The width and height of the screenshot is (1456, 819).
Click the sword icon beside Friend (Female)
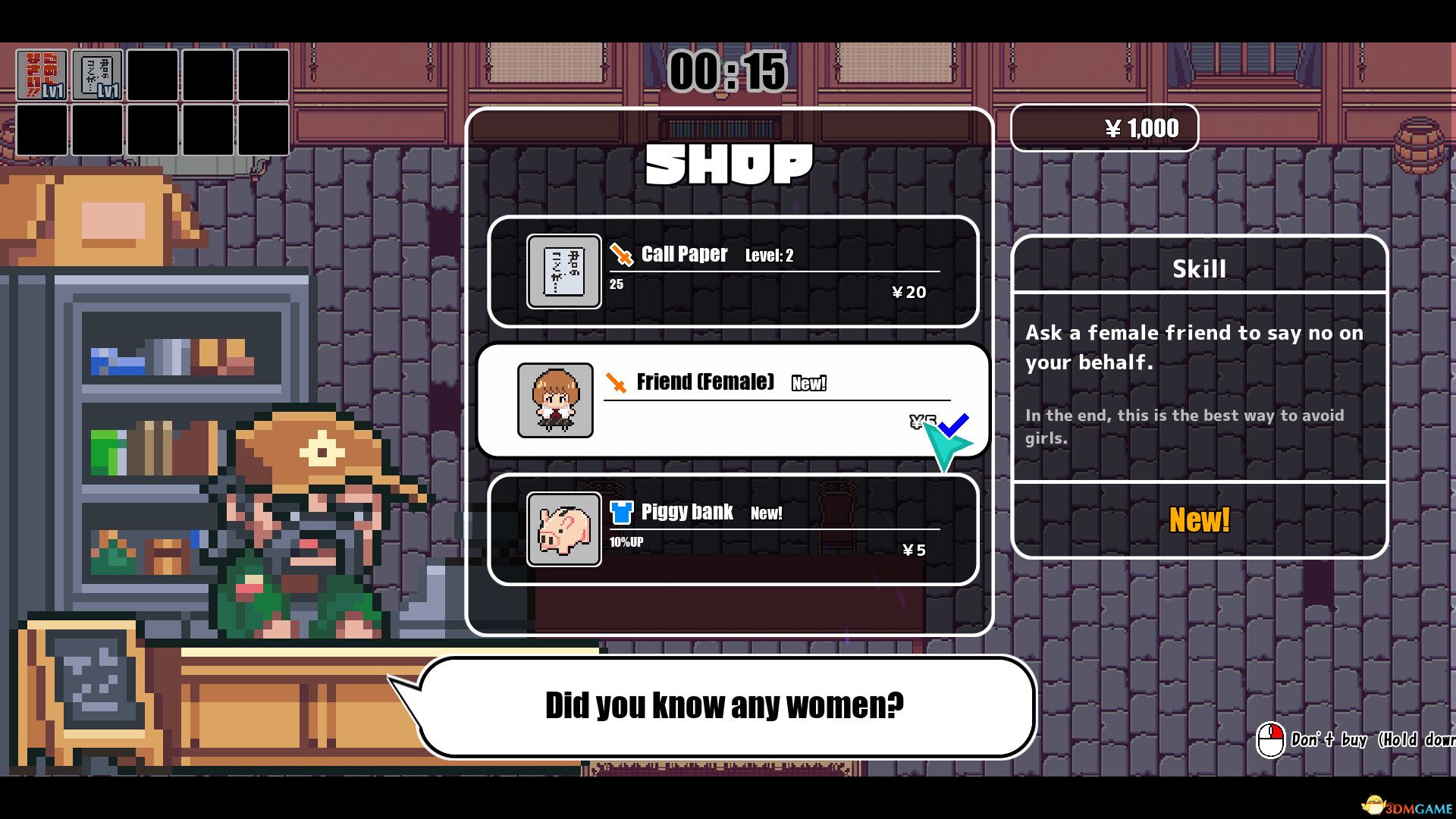pyautogui.click(x=618, y=382)
